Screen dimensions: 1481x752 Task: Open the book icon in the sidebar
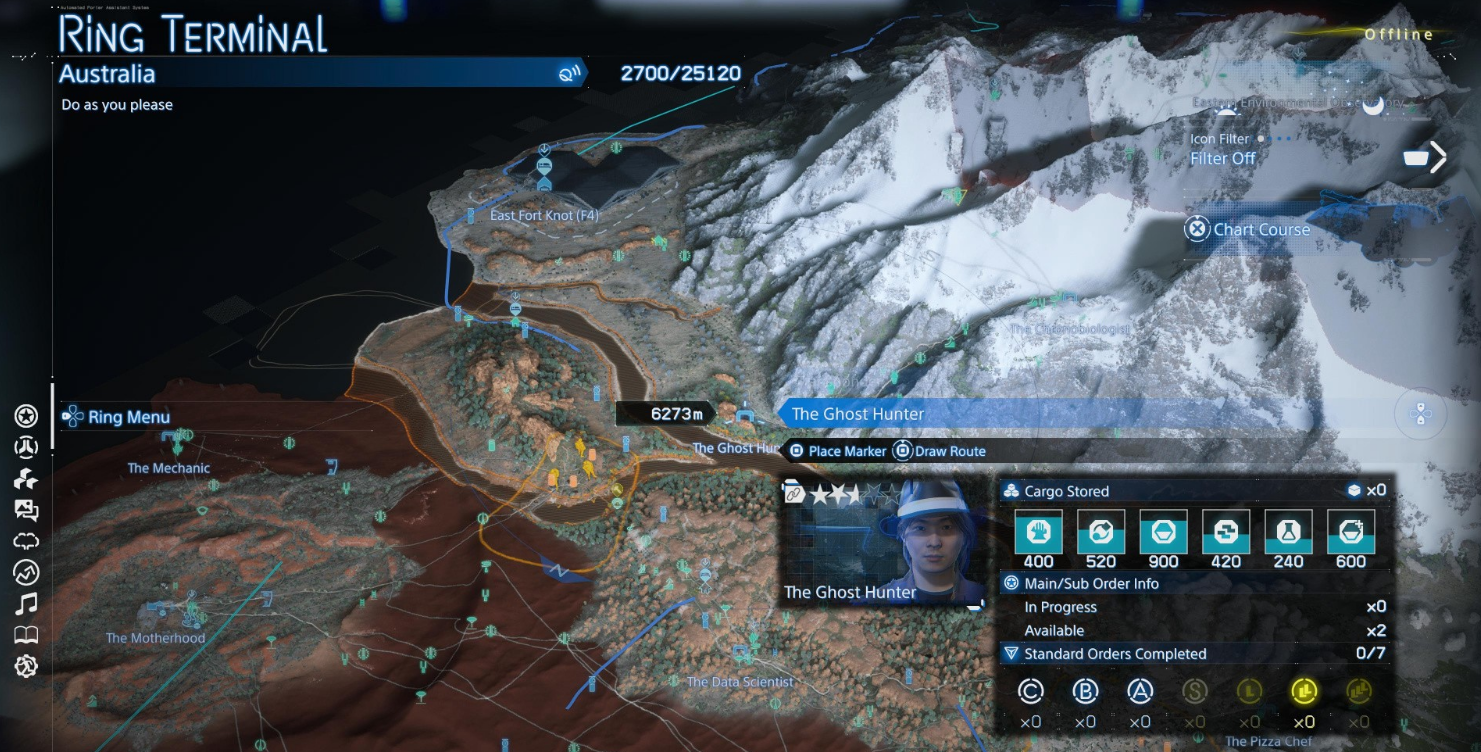click(x=26, y=635)
